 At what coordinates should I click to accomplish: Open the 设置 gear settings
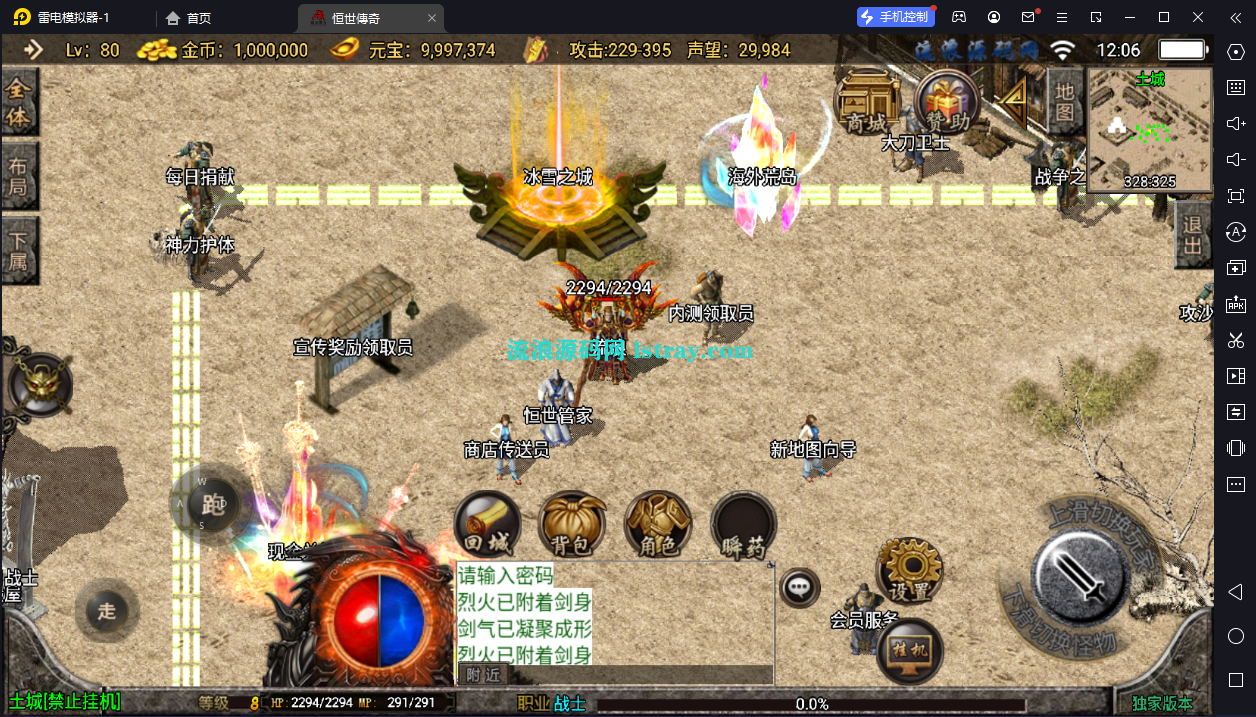tap(908, 570)
